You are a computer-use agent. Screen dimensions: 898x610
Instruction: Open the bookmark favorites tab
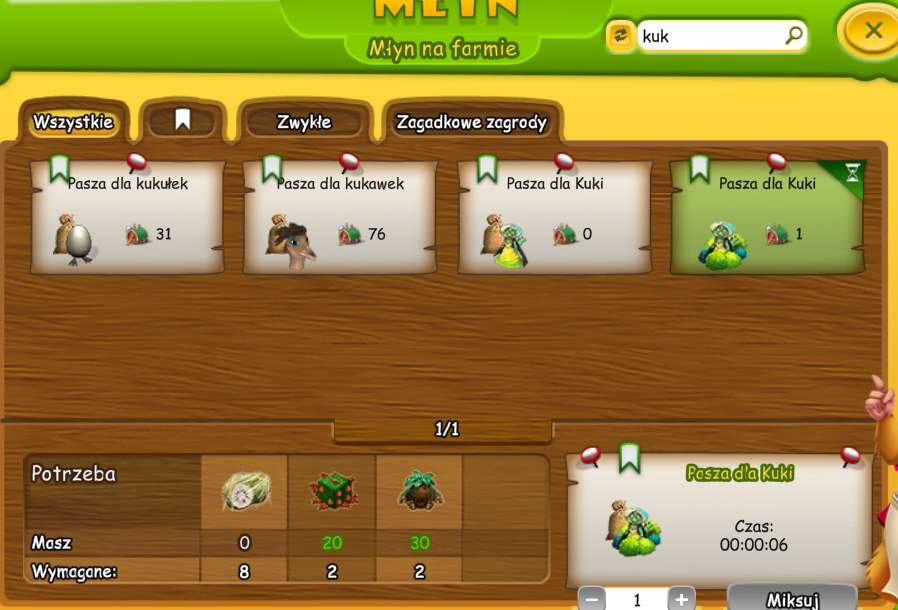point(182,121)
